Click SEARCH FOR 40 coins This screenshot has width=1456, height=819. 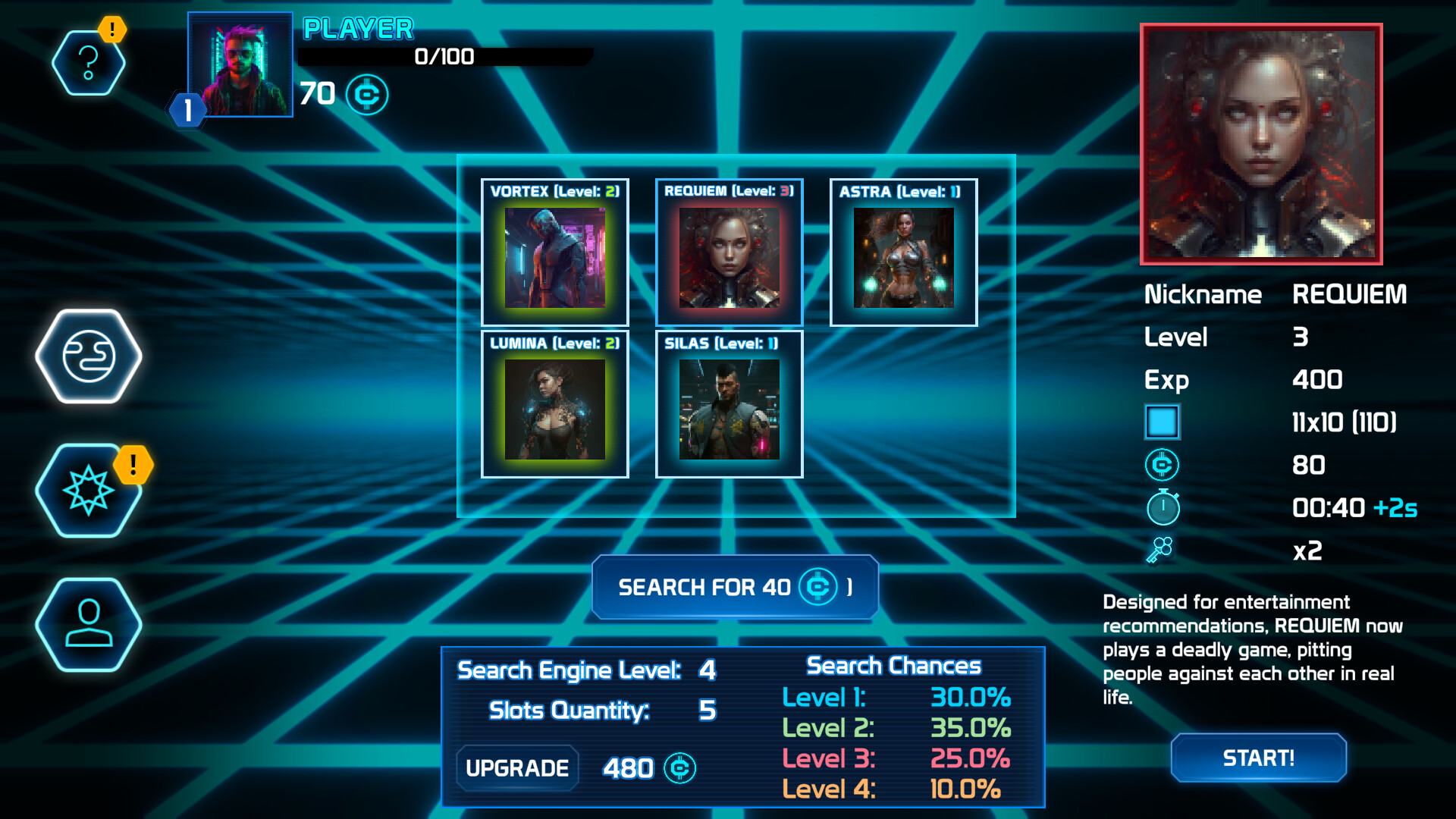(734, 586)
